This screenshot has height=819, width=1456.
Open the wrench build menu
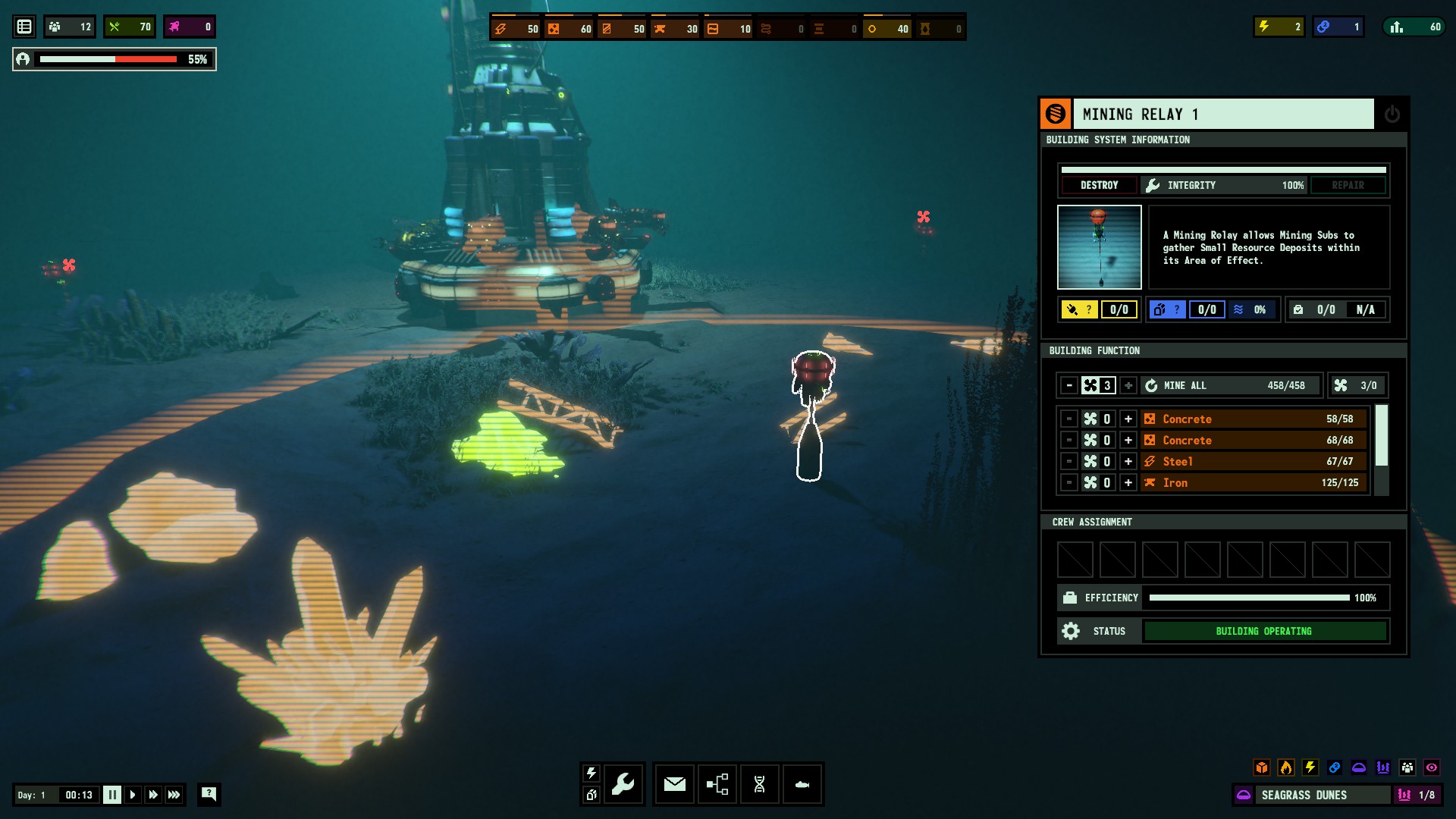point(623,783)
